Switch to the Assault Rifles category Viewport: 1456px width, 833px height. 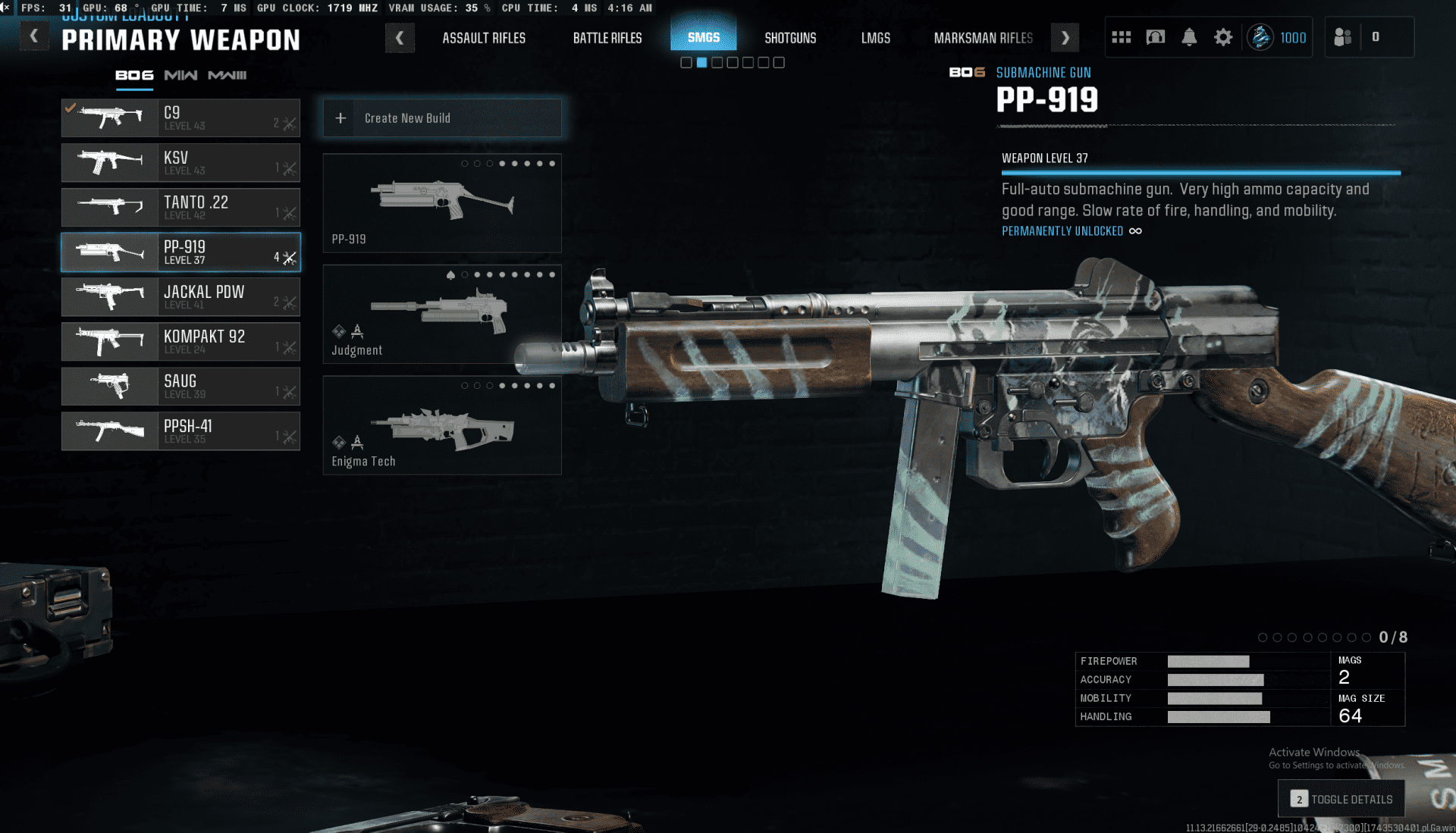pyautogui.click(x=484, y=38)
